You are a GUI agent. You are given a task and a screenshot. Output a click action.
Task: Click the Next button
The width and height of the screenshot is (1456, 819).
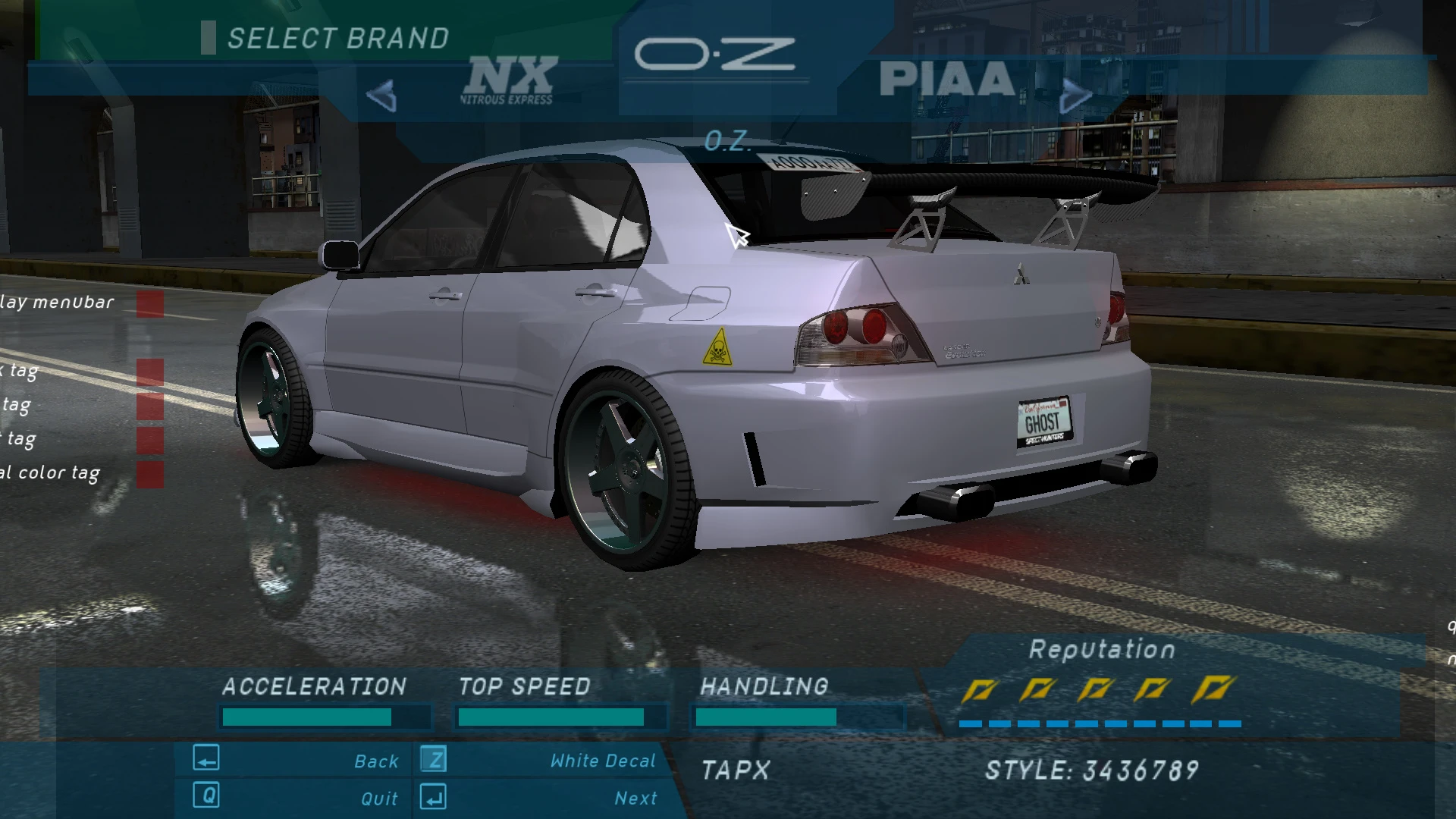(x=635, y=797)
